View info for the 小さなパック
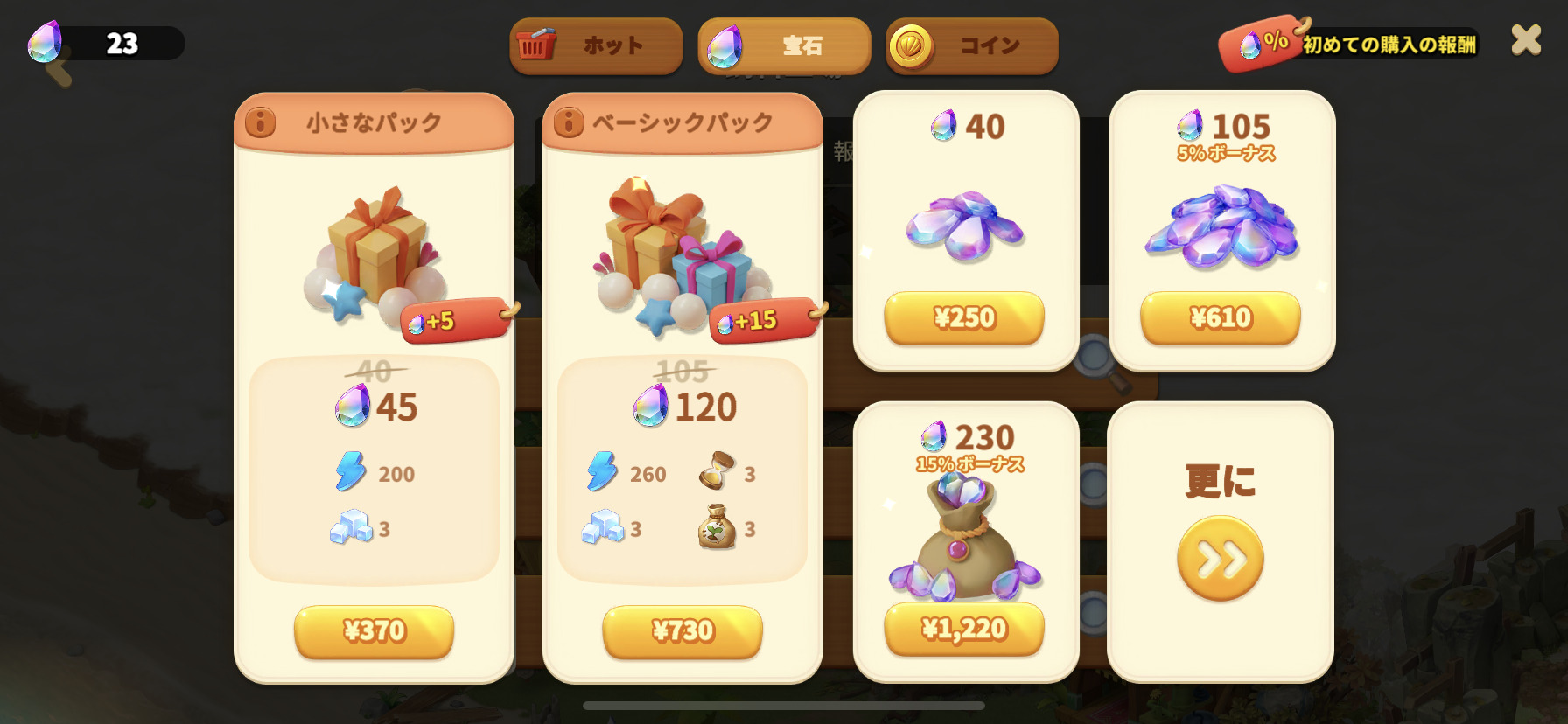Viewport: 1568px width, 724px height. pos(260,122)
